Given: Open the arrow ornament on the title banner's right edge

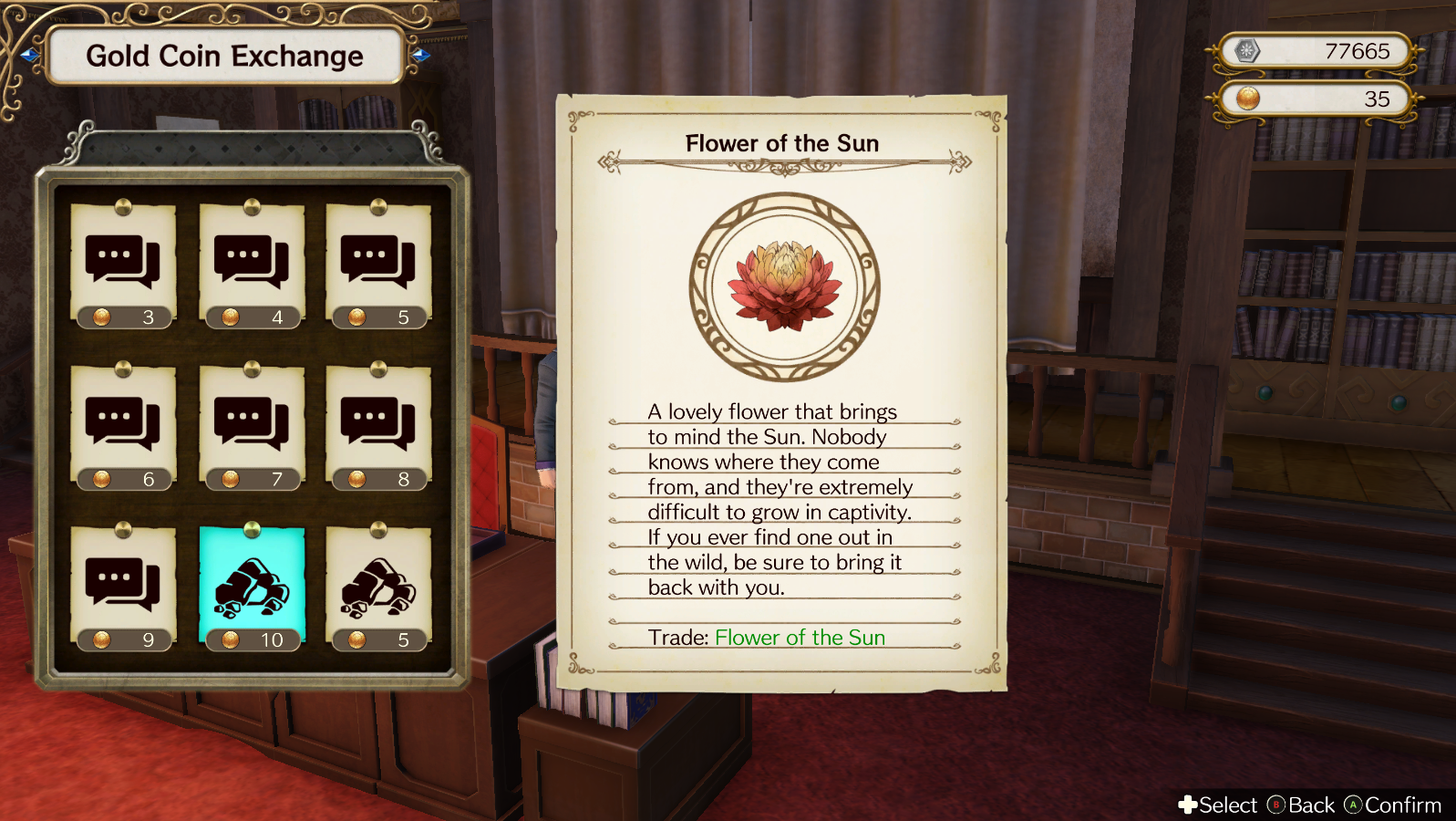Looking at the screenshot, I should [x=419, y=57].
